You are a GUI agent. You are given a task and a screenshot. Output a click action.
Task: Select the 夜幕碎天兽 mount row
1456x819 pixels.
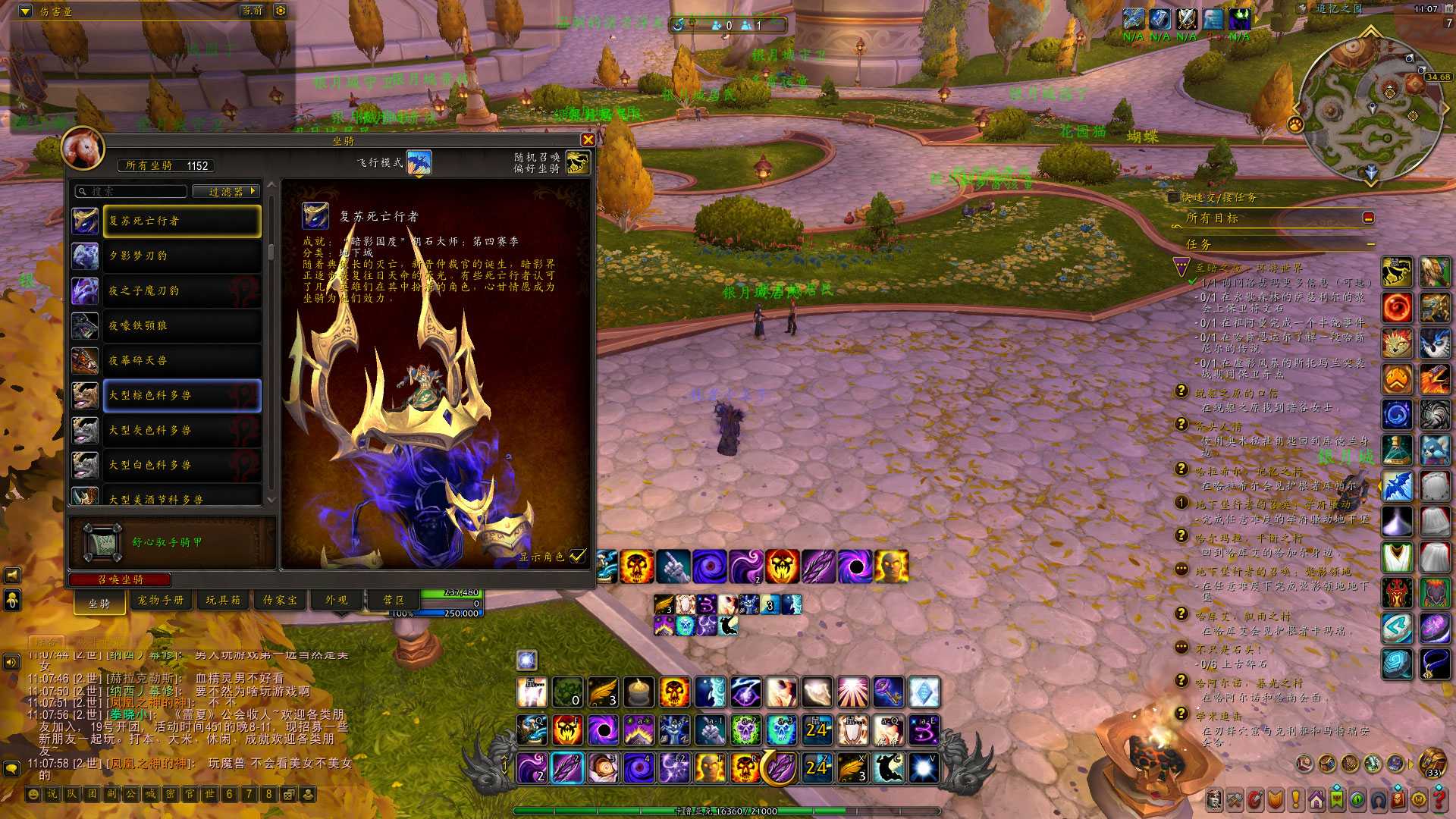(x=182, y=361)
